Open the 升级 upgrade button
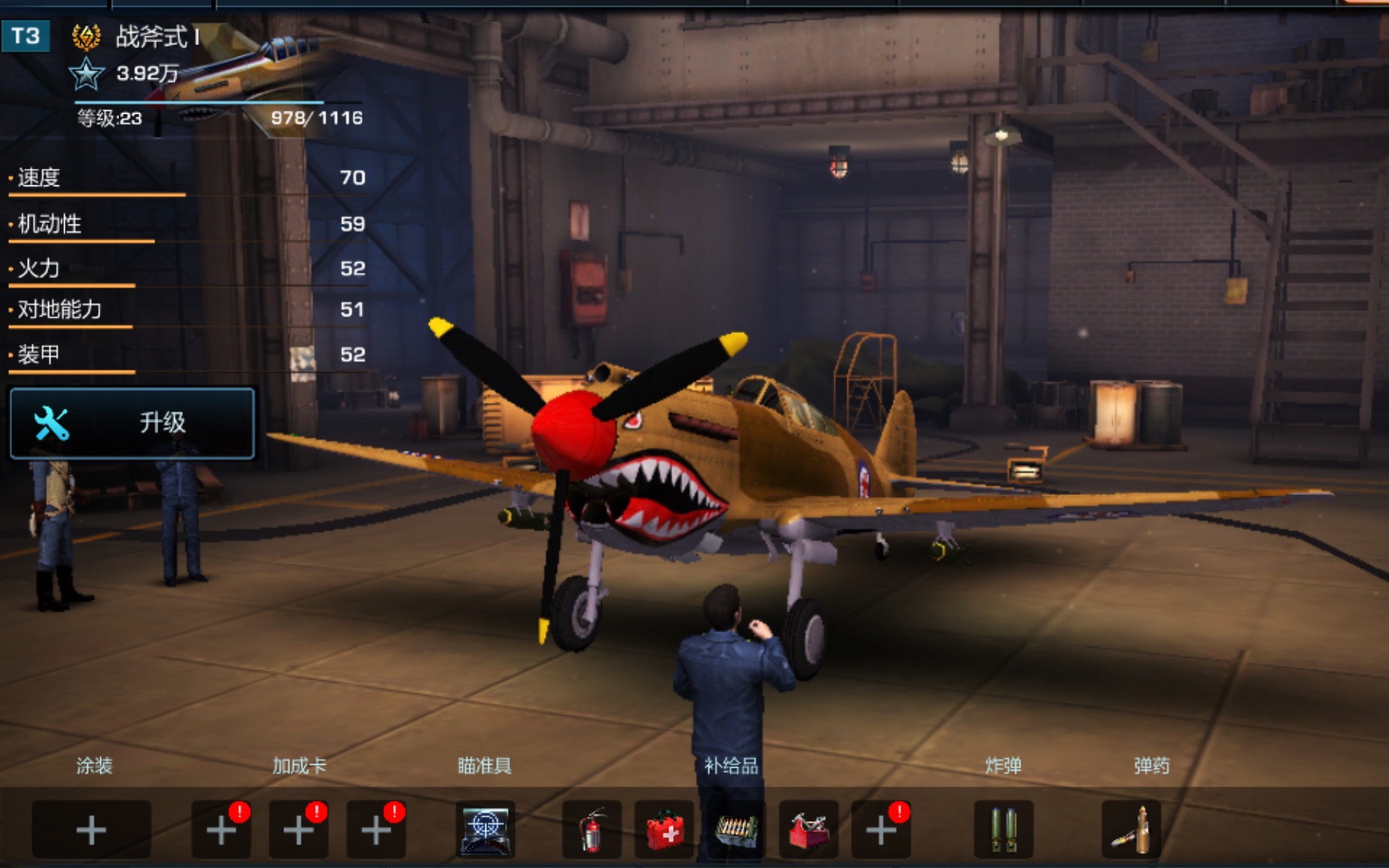This screenshot has height=868, width=1389. (133, 423)
